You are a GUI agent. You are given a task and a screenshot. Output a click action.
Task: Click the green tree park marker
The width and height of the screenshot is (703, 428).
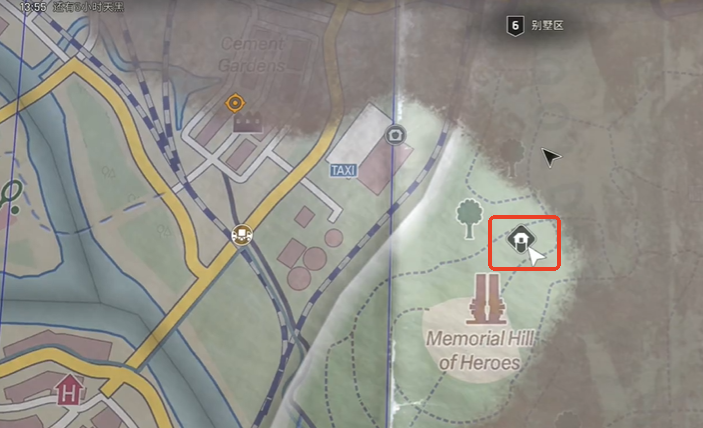(x=467, y=217)
